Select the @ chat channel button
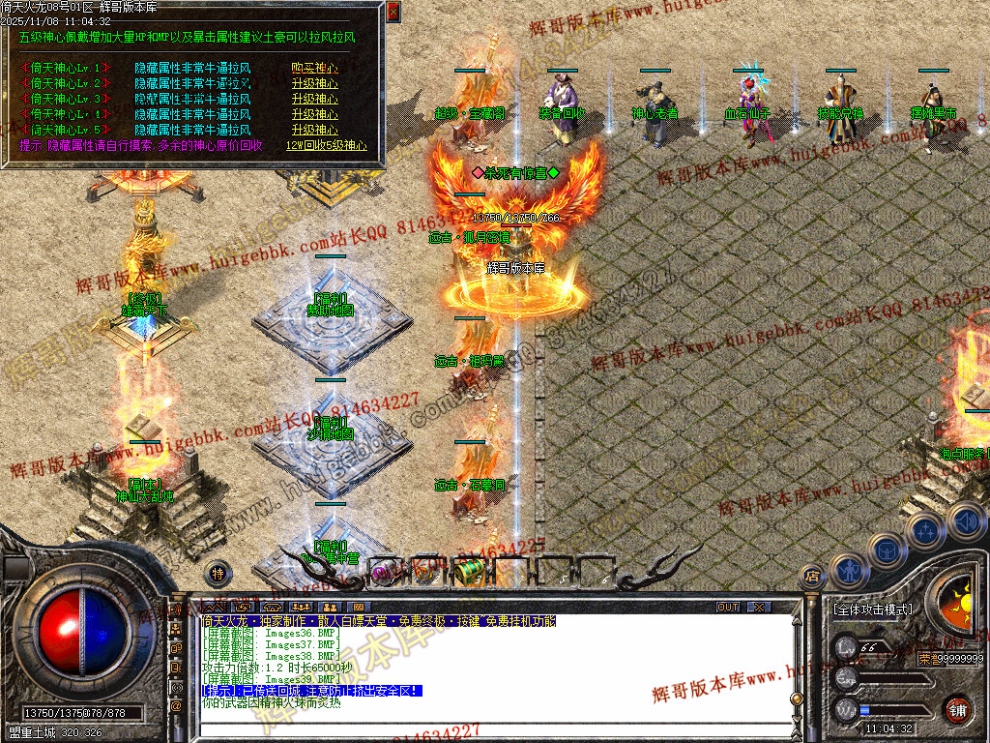 coord(176,706)
